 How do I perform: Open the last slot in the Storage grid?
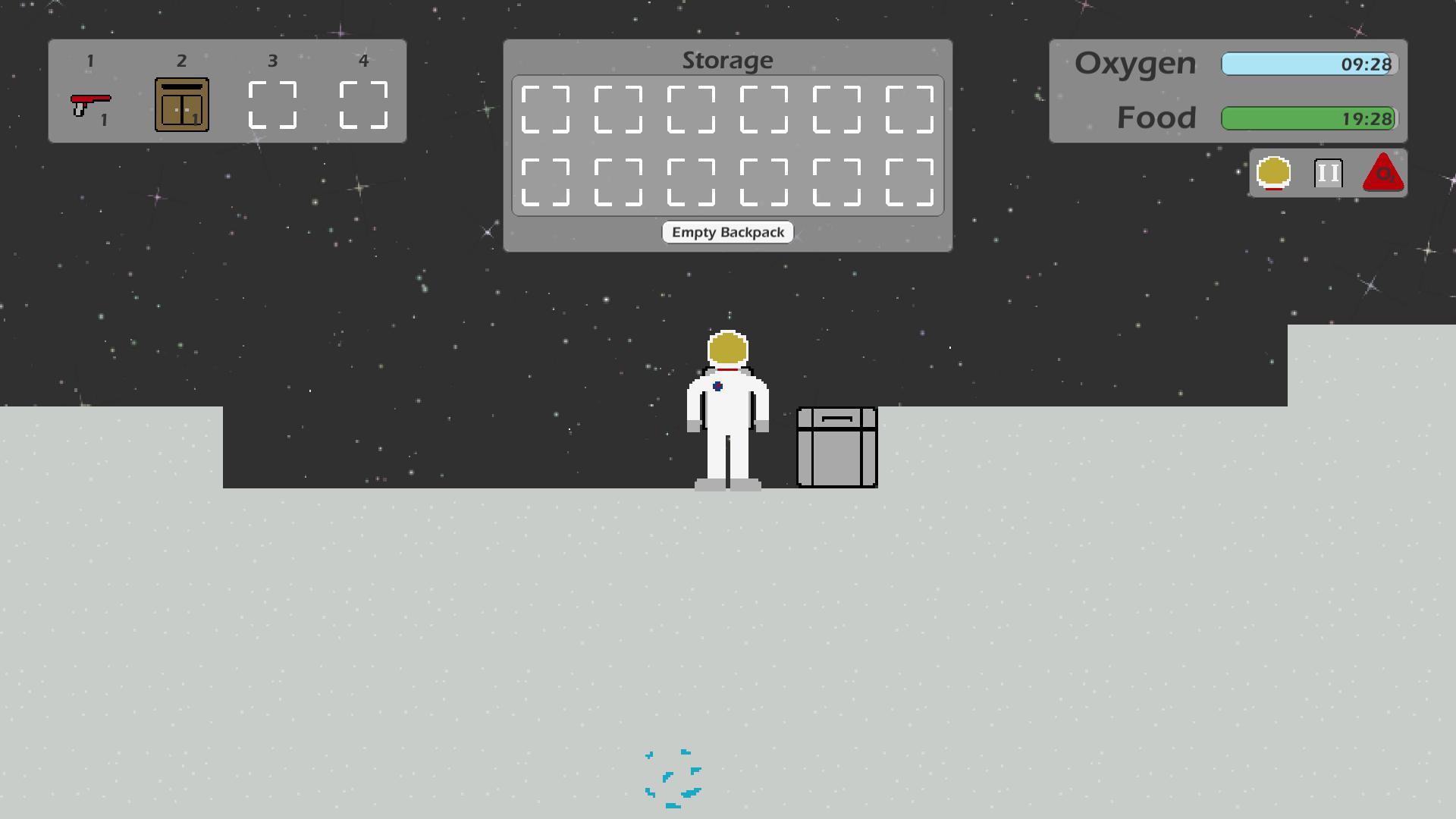coord(910,182)
